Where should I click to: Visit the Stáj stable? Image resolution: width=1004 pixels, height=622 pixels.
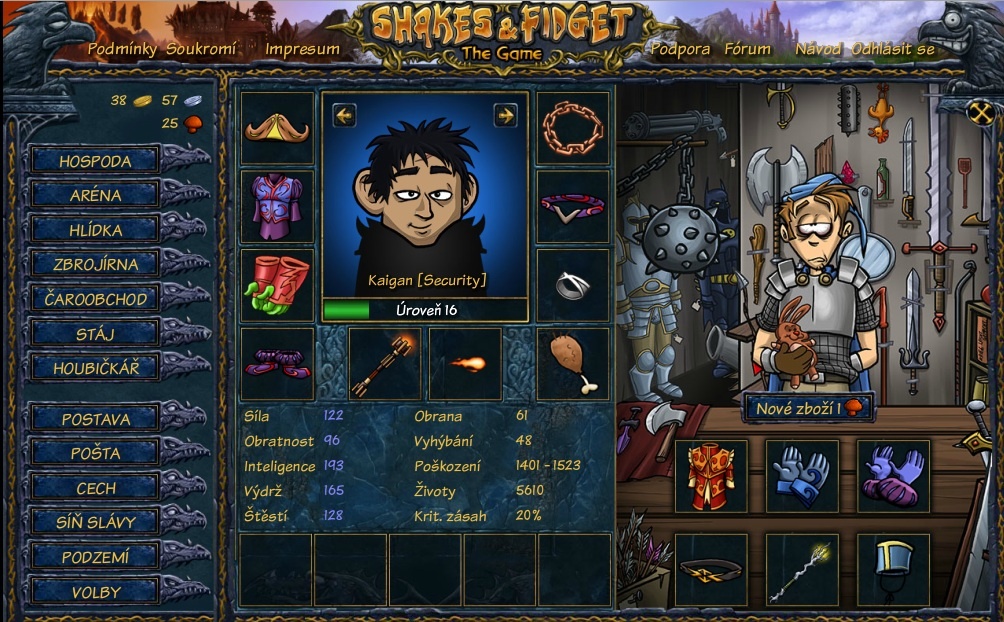[x=95, y=333]
